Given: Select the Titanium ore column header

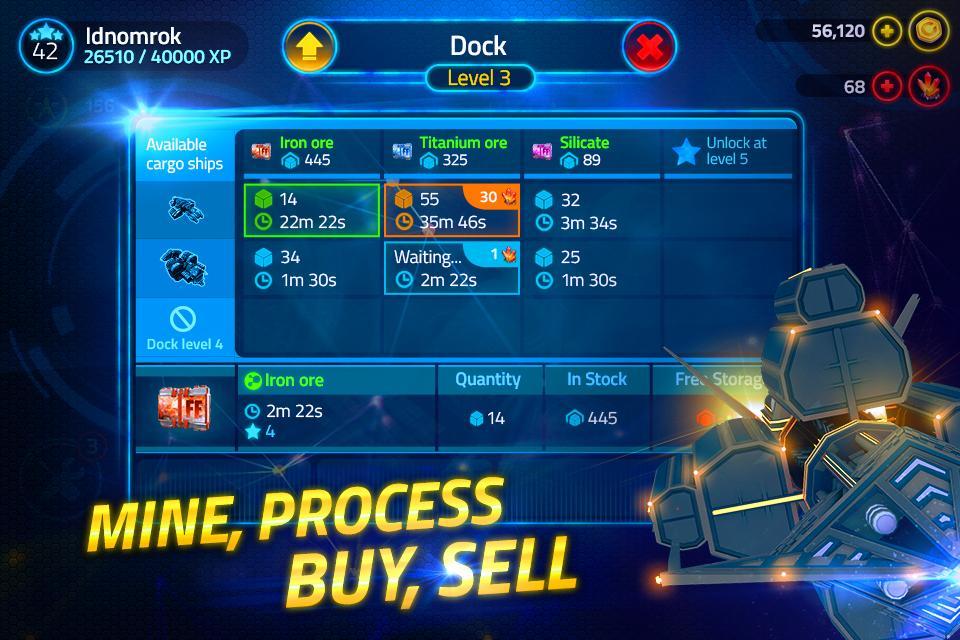Looking at the screenshot, I should (452, 151).
